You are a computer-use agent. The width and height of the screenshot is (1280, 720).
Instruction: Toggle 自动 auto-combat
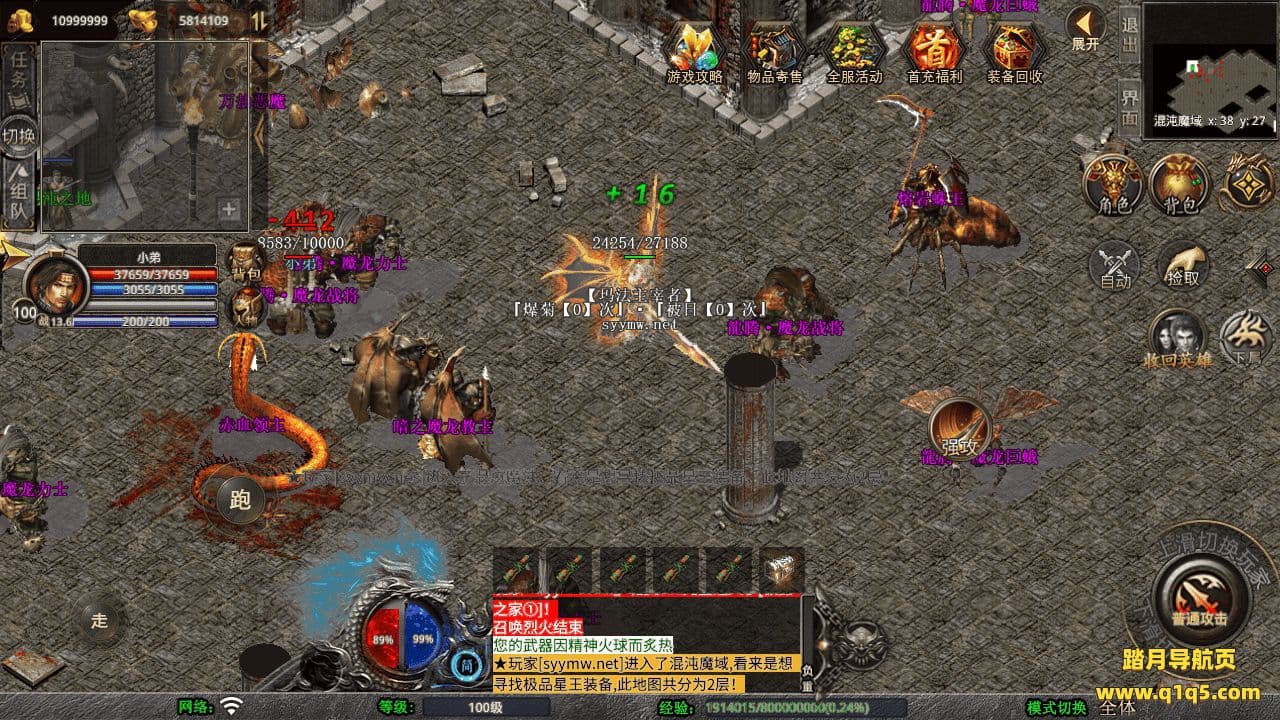click(1114, 267)
